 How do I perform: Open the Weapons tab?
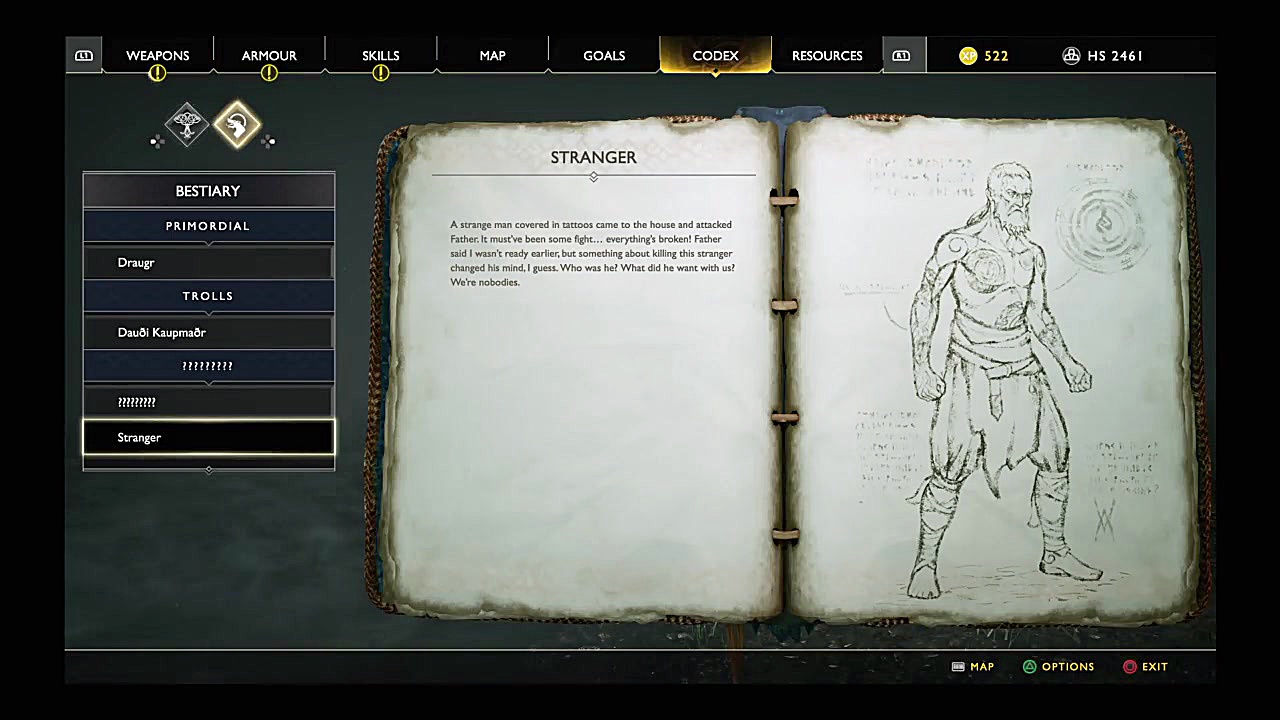[x=158, y=56]
